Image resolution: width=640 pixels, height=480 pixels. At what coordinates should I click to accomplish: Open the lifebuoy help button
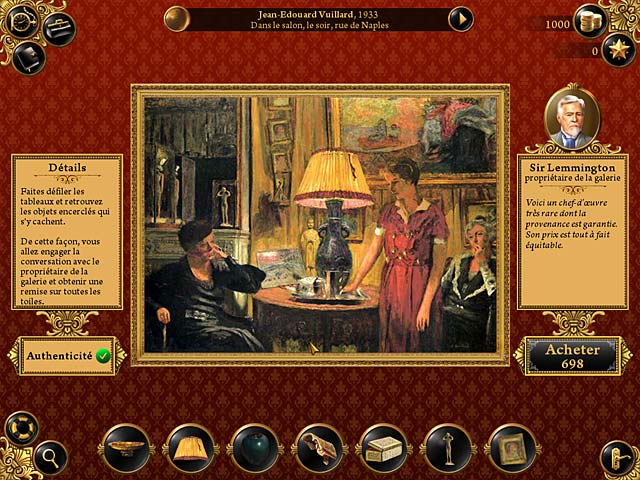(19, 426)
